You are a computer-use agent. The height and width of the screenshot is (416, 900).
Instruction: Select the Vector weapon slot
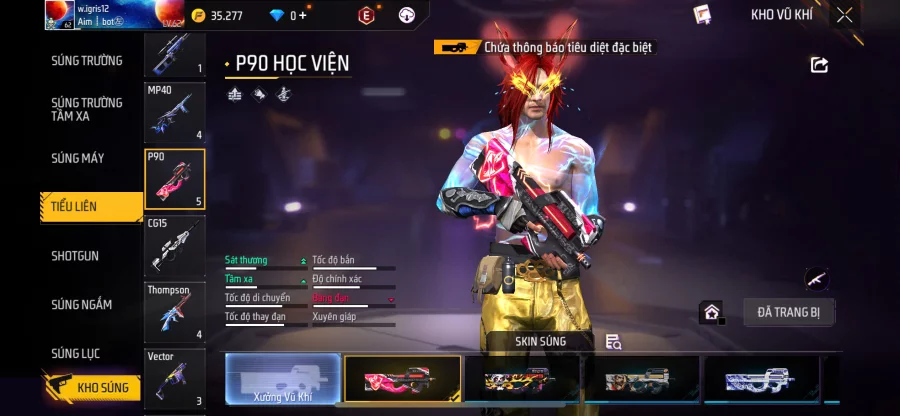175,379
